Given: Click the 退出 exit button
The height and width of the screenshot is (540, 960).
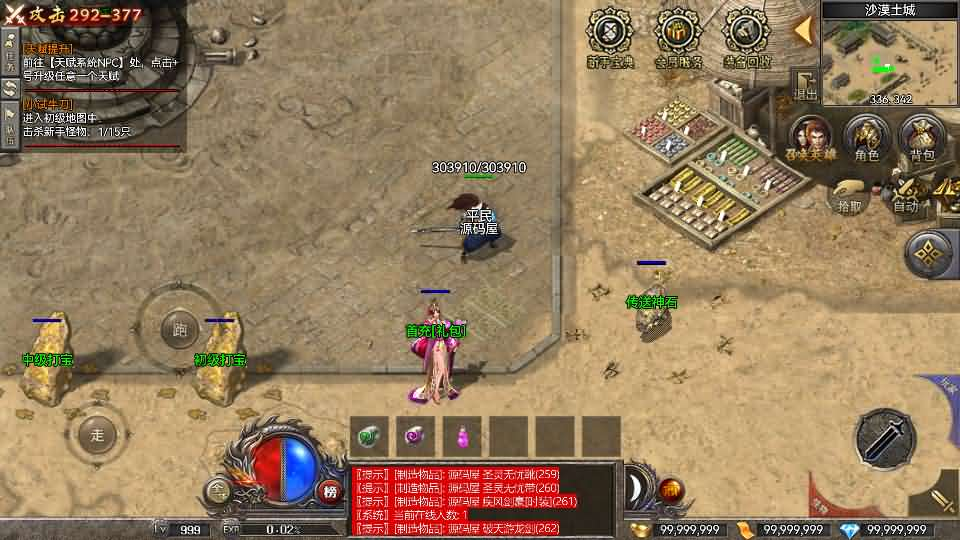Looking at the screenshot, I should [805, 84].
